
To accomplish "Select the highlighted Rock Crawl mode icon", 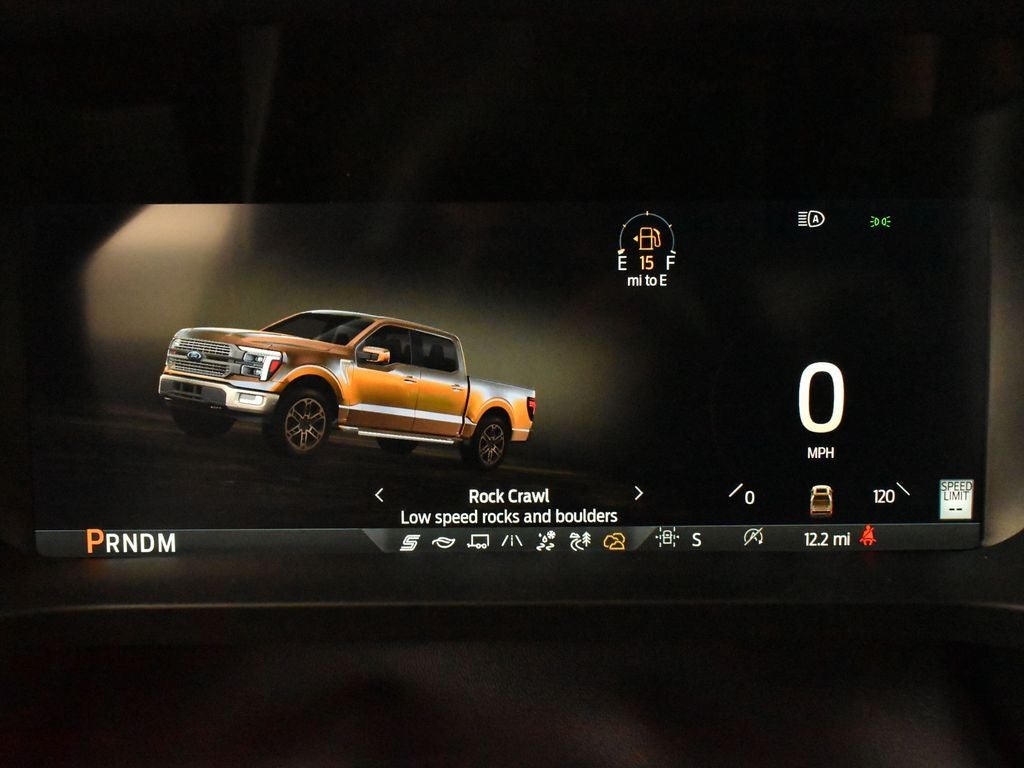I will (614, 541).
